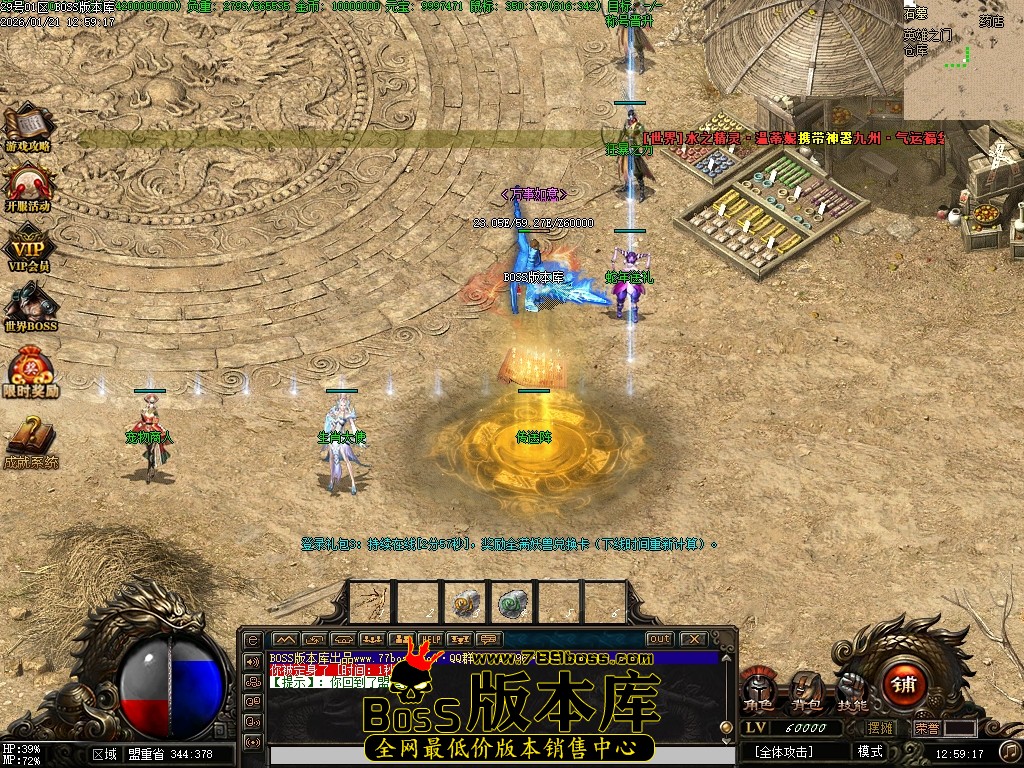Select the green spiral stone hotbar slot

point(513,602)
